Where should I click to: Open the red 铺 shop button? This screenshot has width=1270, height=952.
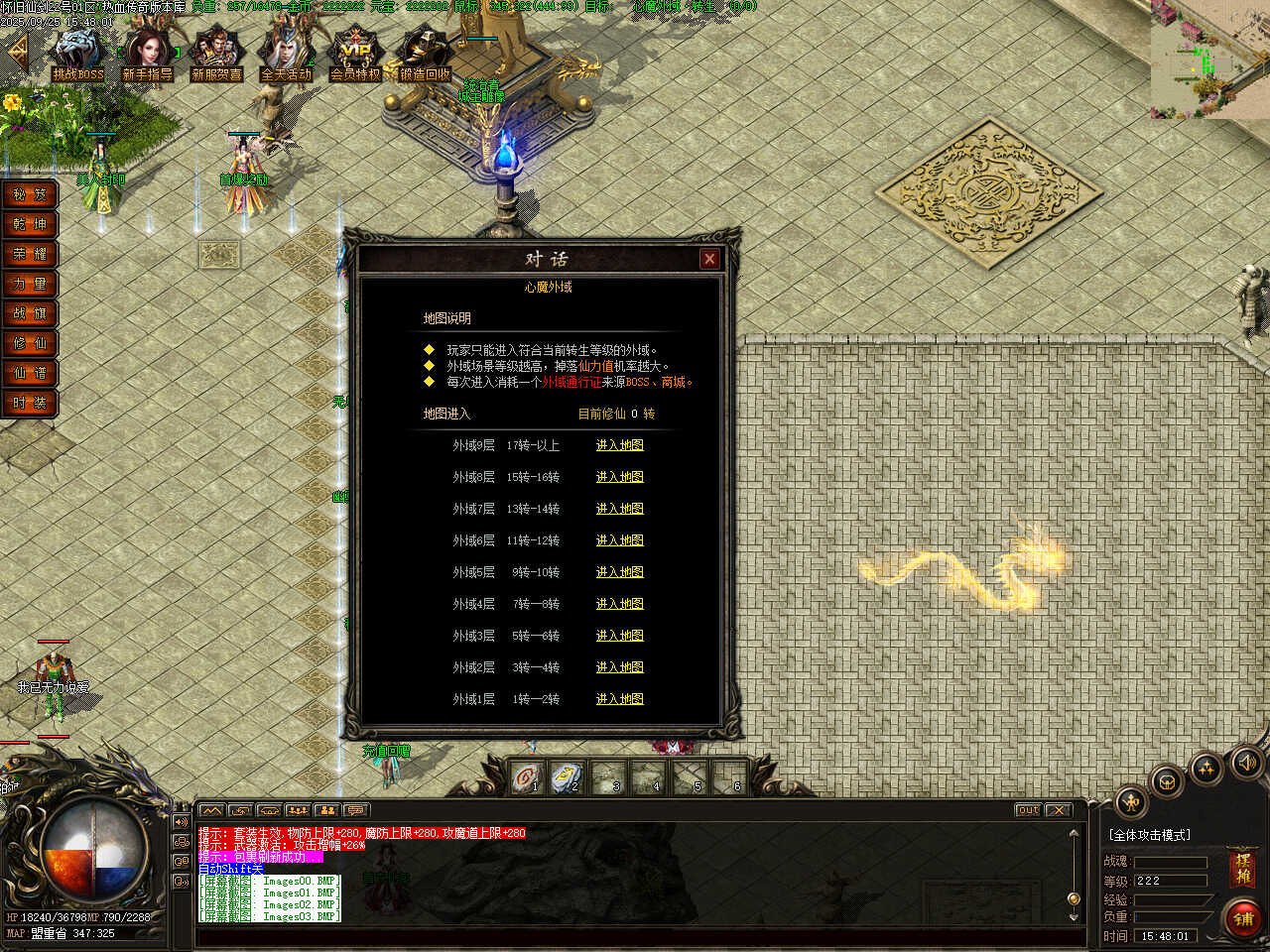[x=1243, y=919]
